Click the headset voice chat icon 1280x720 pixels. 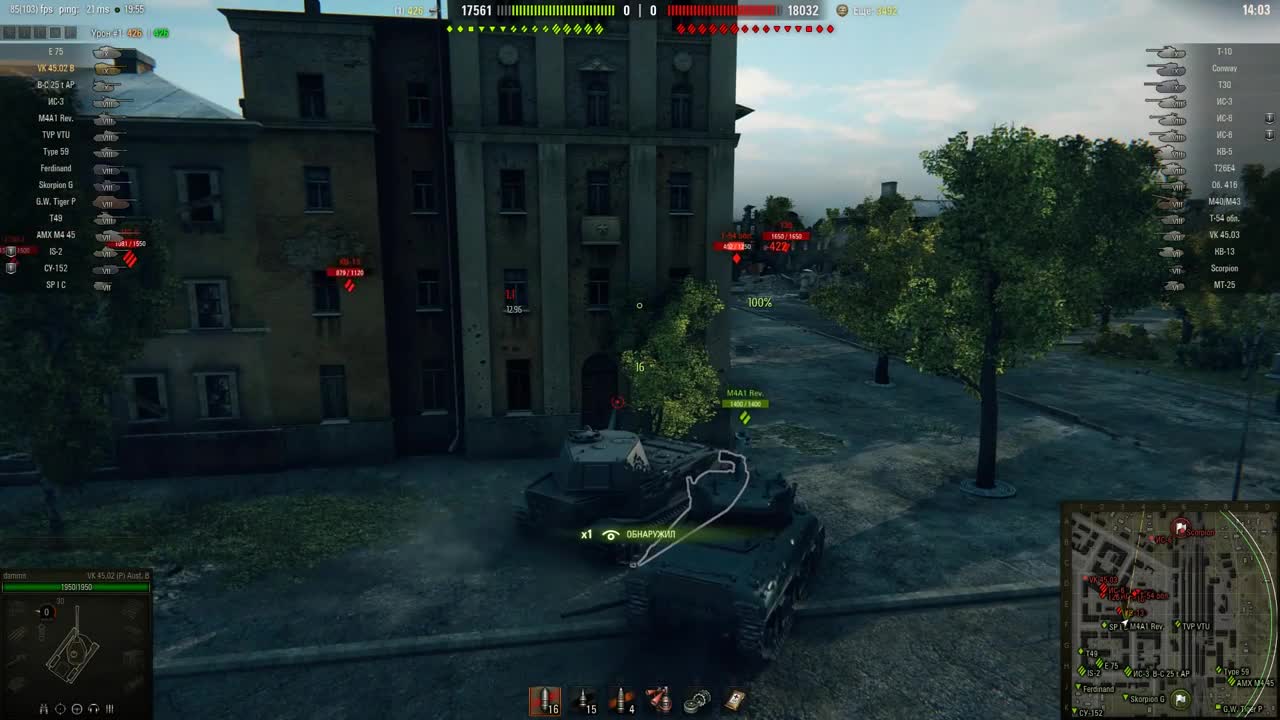92,708
